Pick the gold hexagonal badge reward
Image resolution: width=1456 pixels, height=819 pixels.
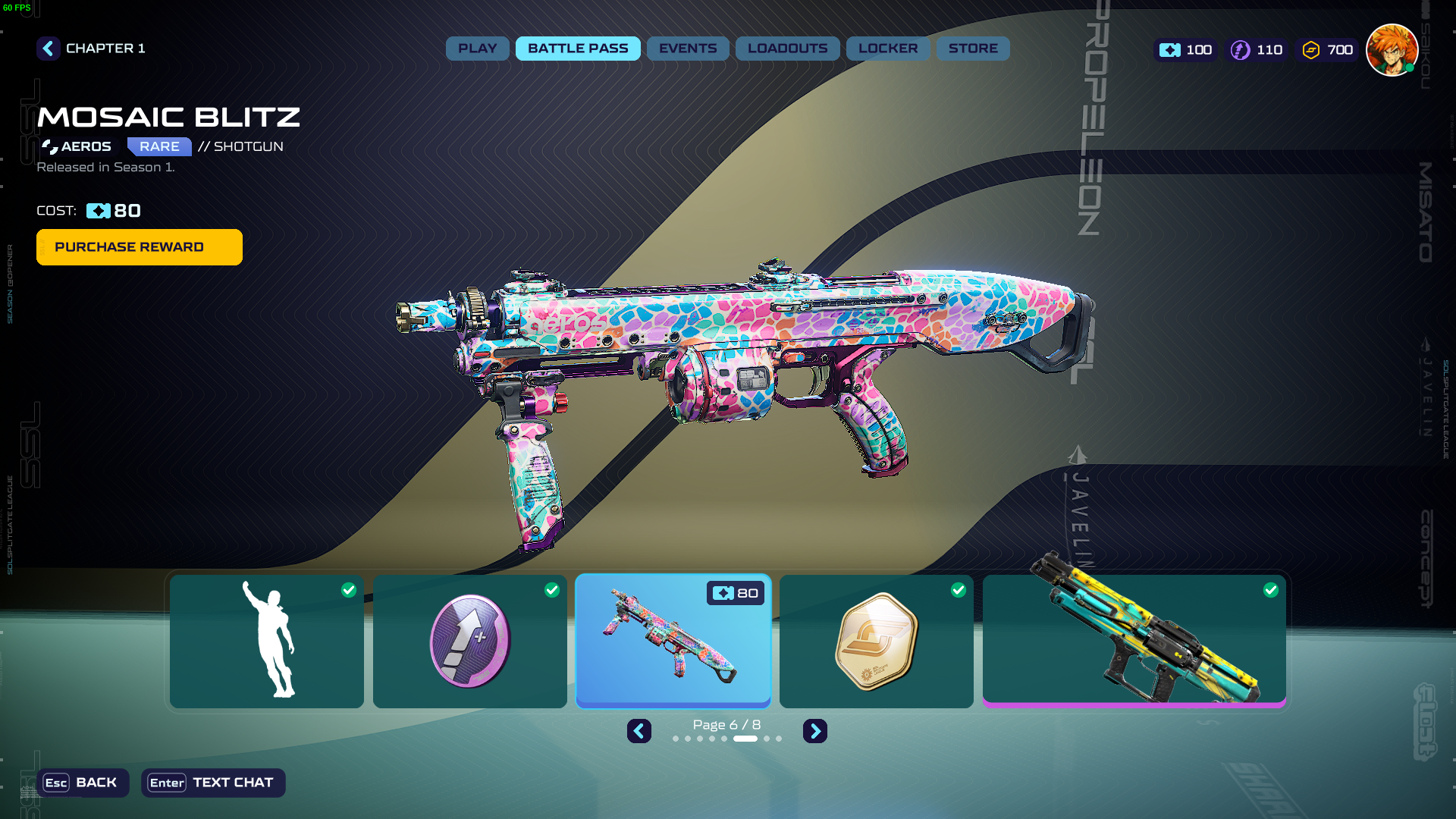click(877, 642)
